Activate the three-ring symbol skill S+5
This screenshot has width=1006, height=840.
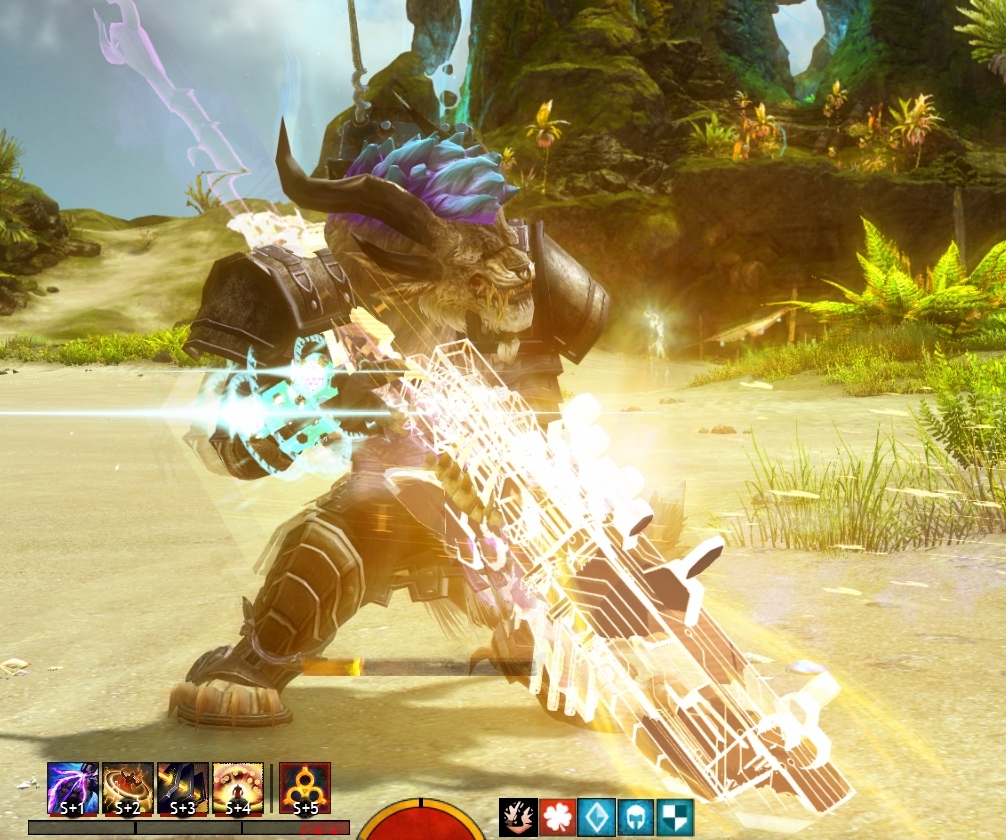pos(305,788)
